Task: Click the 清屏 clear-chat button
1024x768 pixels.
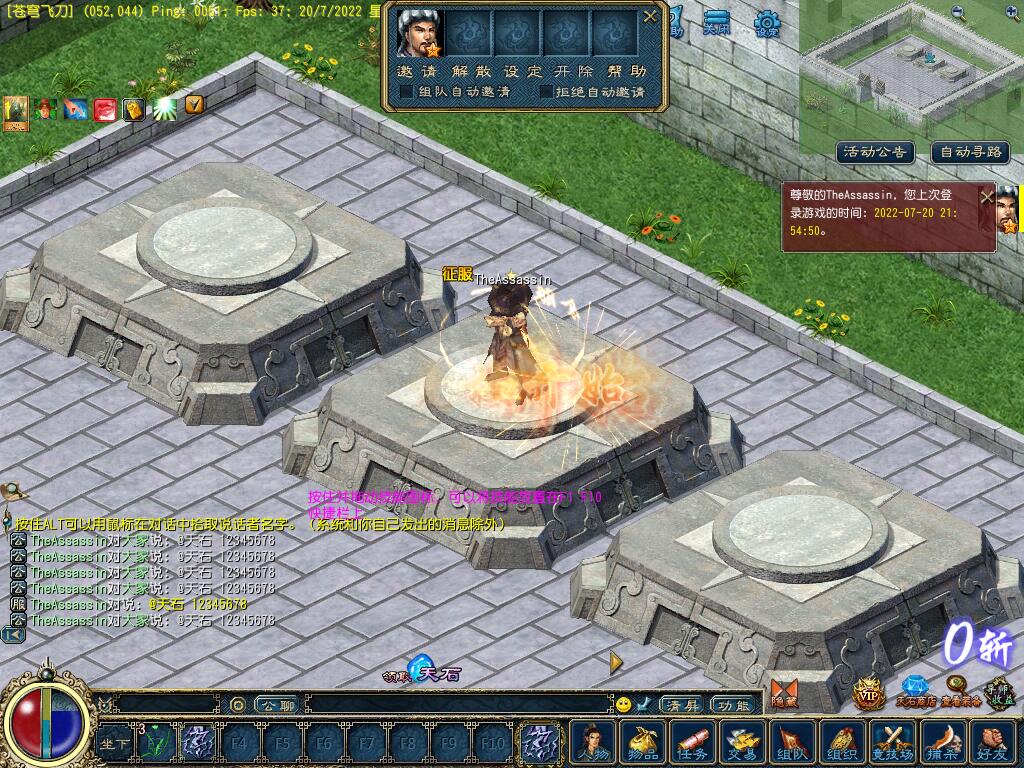Action: click(683, 705)
